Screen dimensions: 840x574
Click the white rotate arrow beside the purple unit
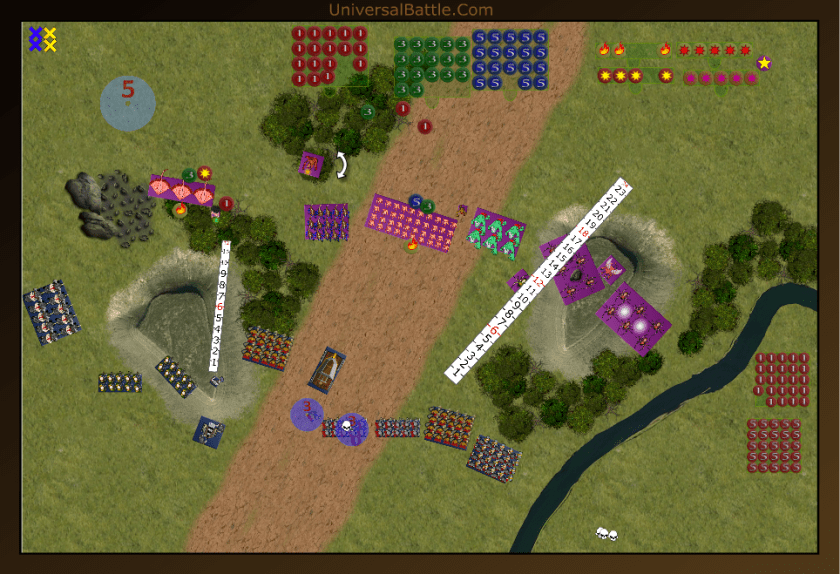[342, 165]
